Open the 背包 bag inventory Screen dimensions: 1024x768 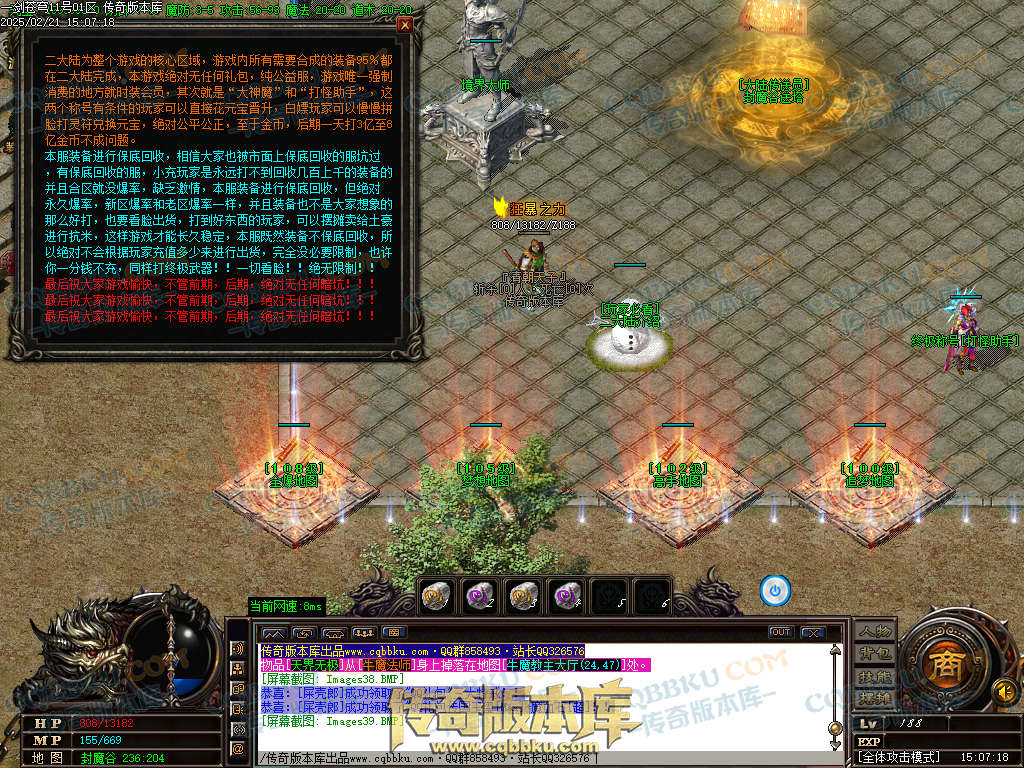[874, 653]
